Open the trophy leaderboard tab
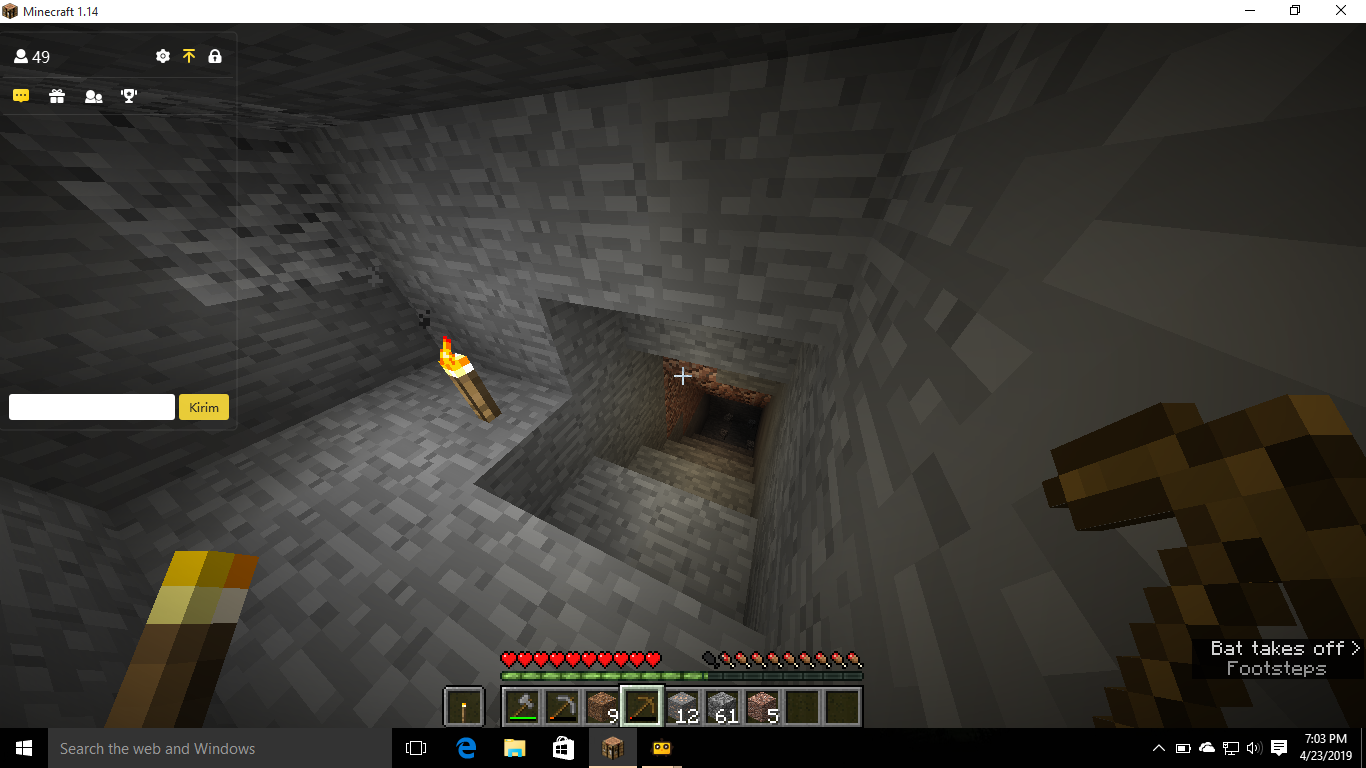Viewport: 1366px width, 768px height. coord(129,96)
